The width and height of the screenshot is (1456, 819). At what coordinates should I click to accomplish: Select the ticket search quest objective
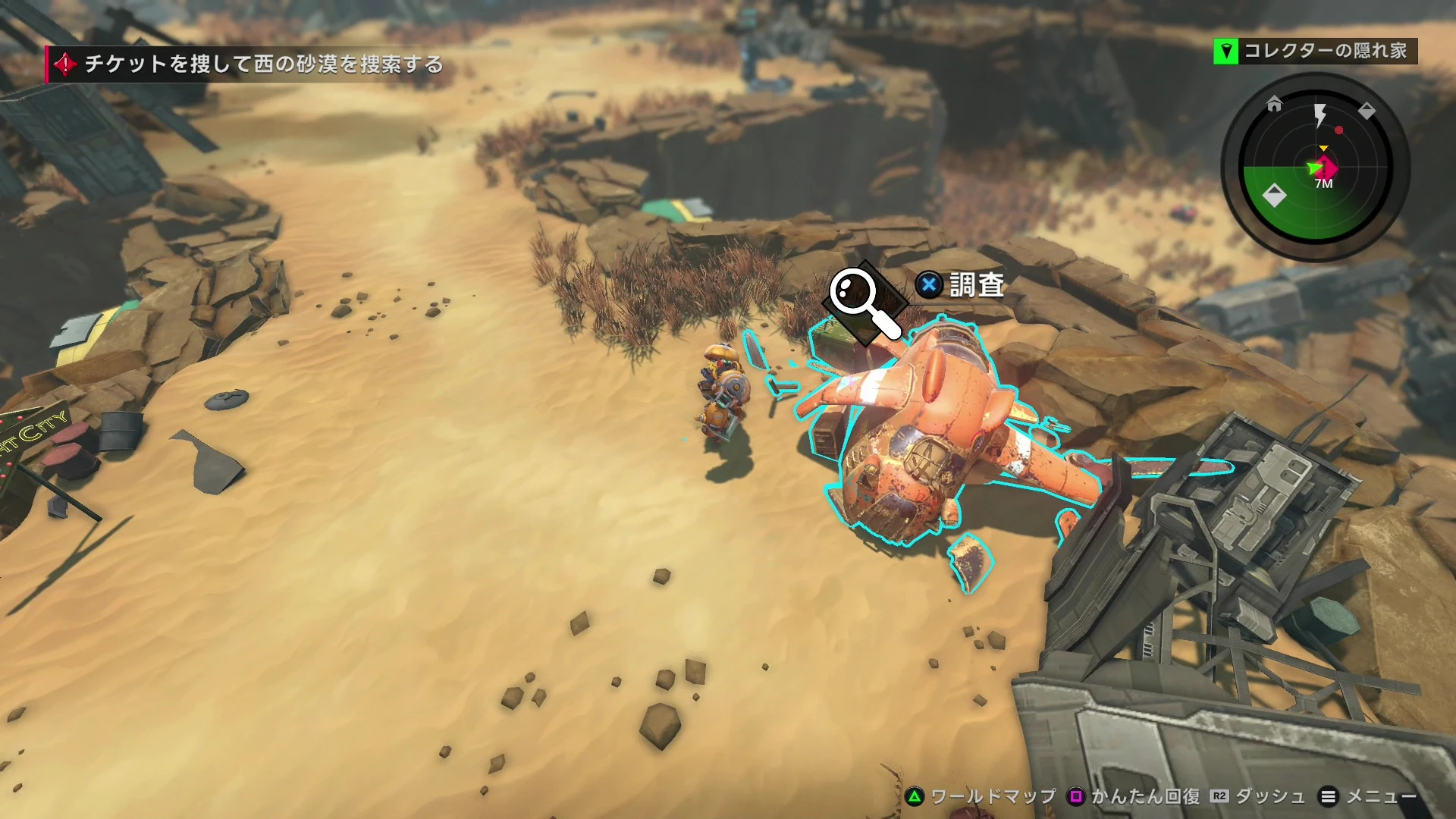coord(262,64)
